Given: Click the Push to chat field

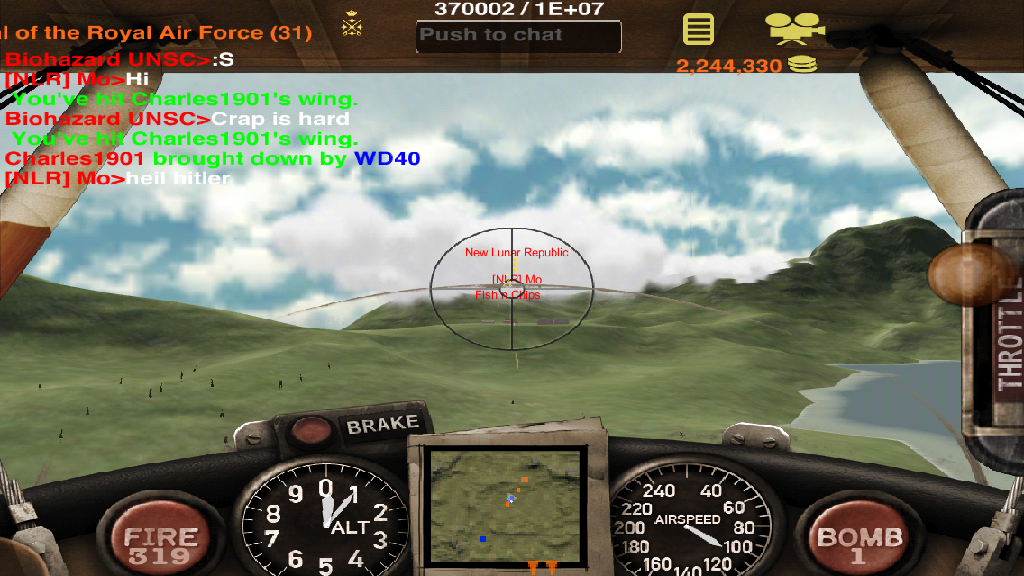Looking at the screenshot, I should [x=518, y=36].
